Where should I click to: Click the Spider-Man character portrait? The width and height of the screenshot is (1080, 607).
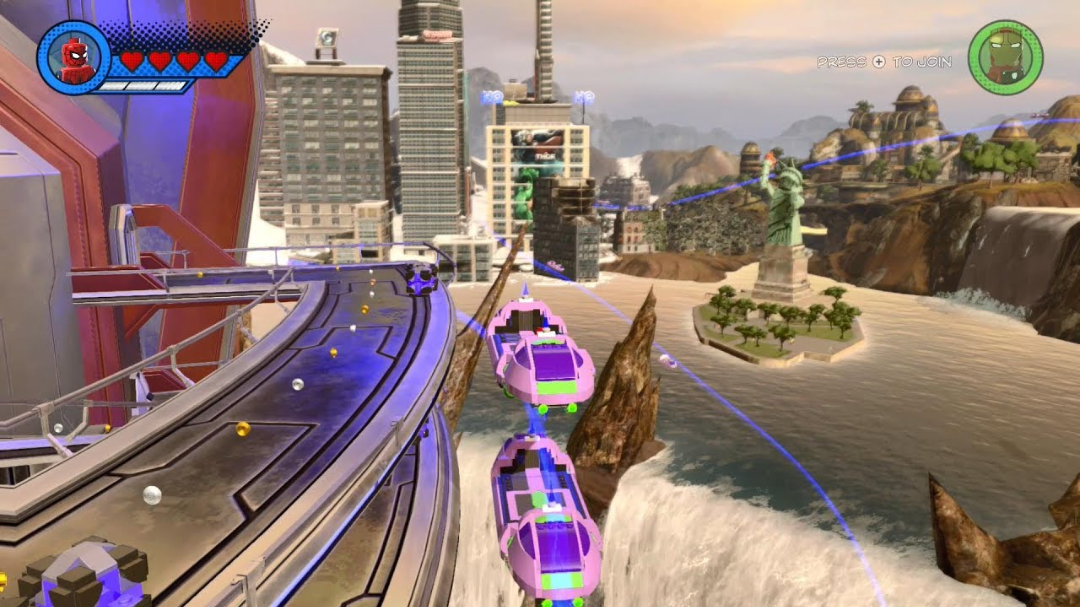73,58
